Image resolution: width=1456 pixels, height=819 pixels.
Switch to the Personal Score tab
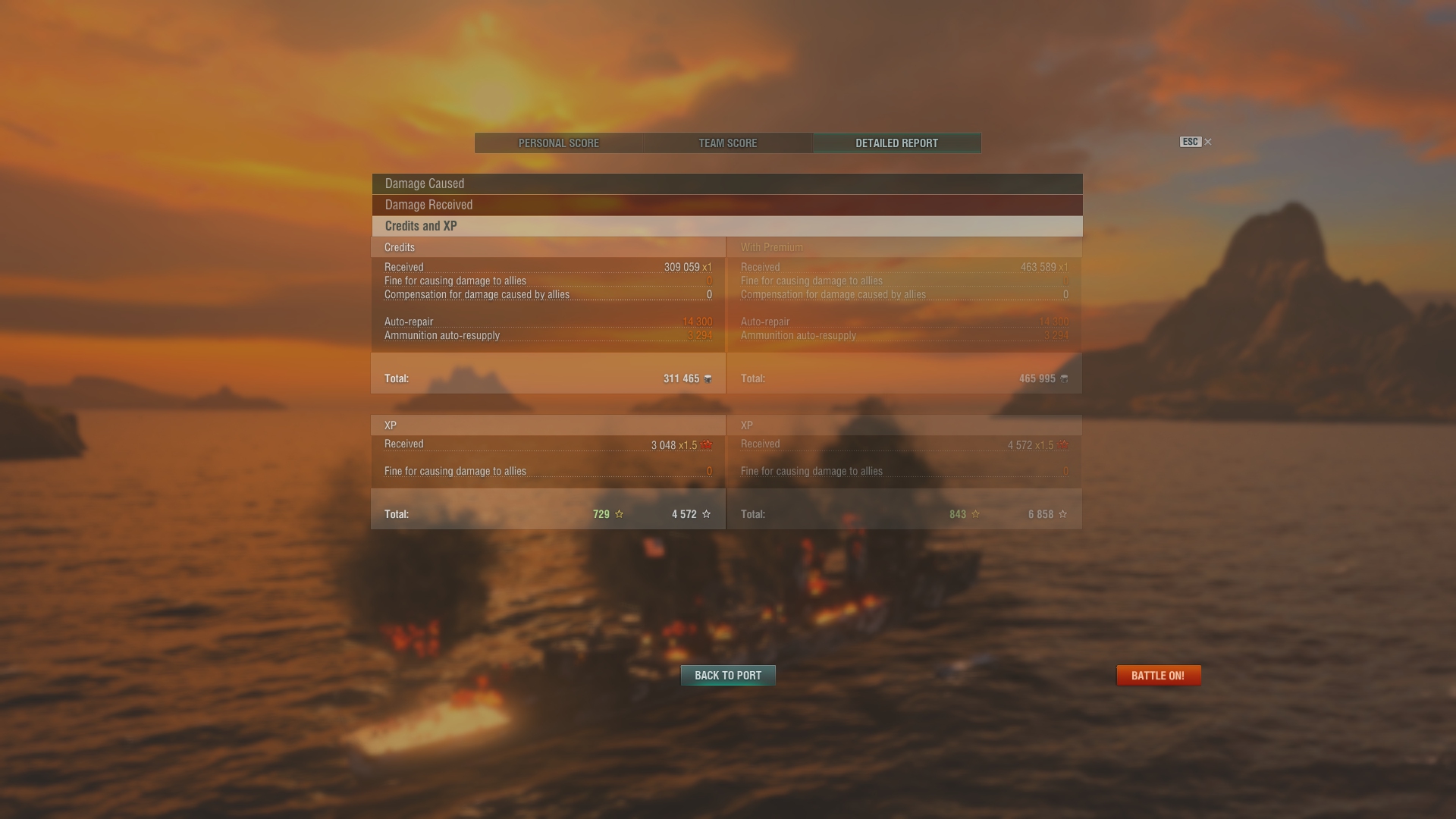(x=559, y=143)
